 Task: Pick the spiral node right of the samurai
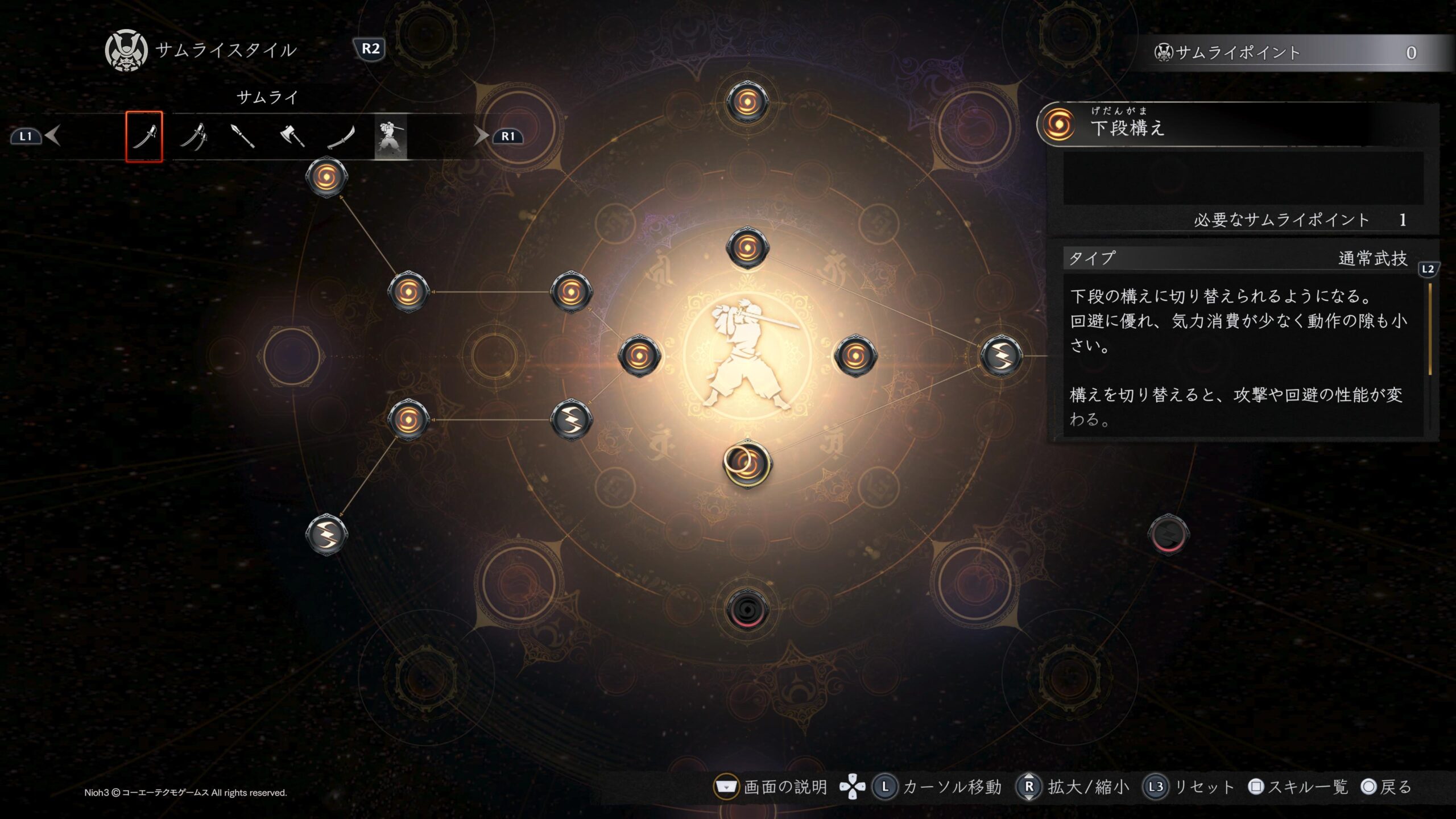coord(855,356)
